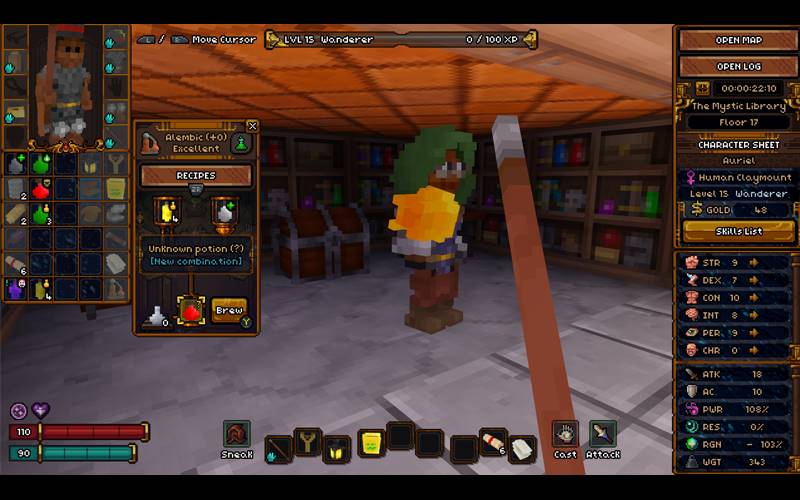Image resolution: width=800 pixels, height=500 pixels.
Task: Open the alembic Recipes list
Action: (x=196, y=175)
